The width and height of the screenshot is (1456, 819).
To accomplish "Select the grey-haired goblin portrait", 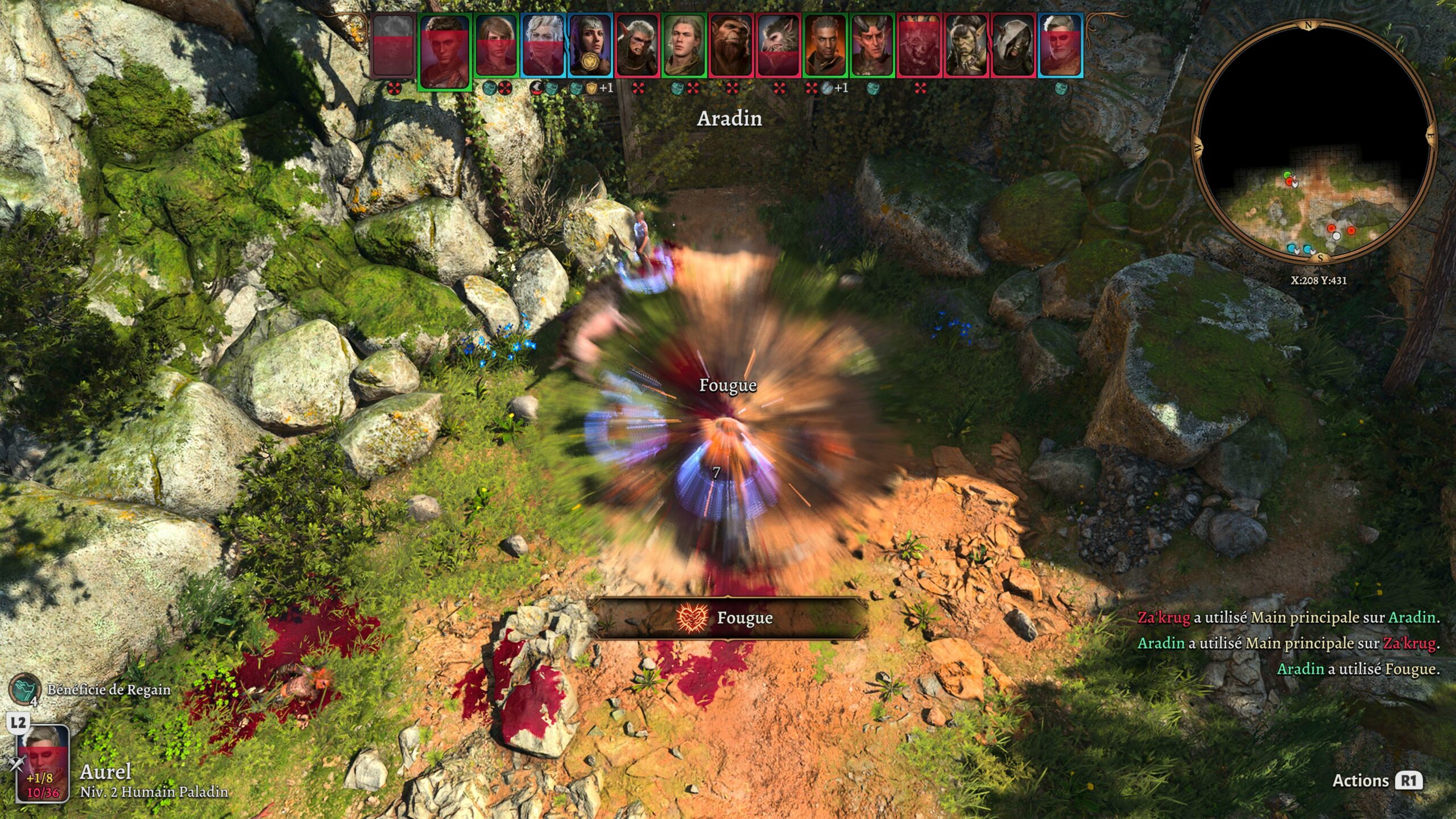I will click(x=637, y=45).
